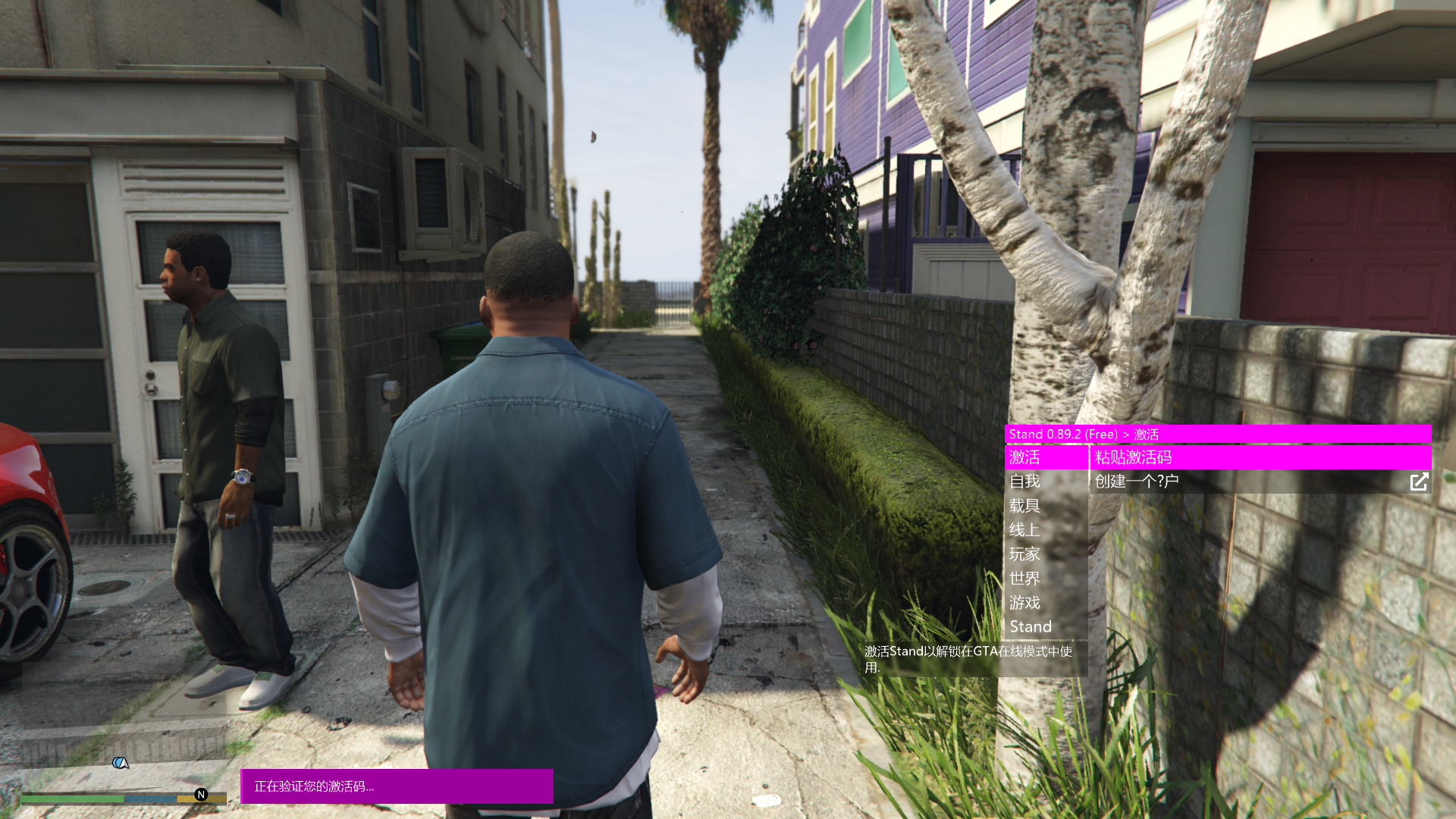Open the 创建一个?户 account link
Viewport: 1456px width, 819px height.
1259,482
